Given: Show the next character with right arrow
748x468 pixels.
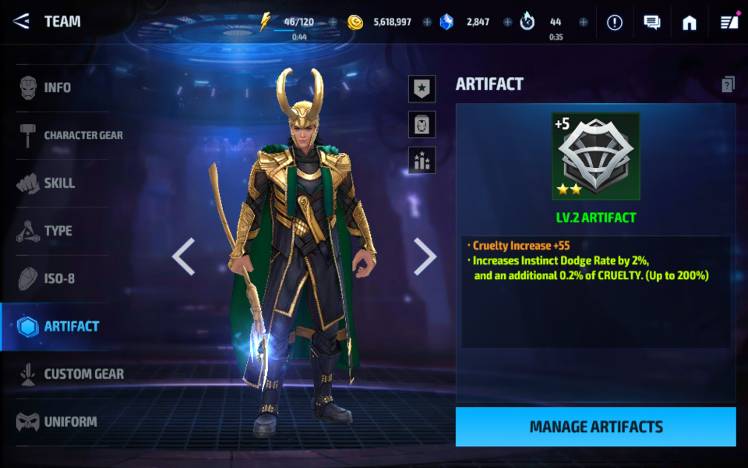Looking at the screenshot, I should pos(425,257).
